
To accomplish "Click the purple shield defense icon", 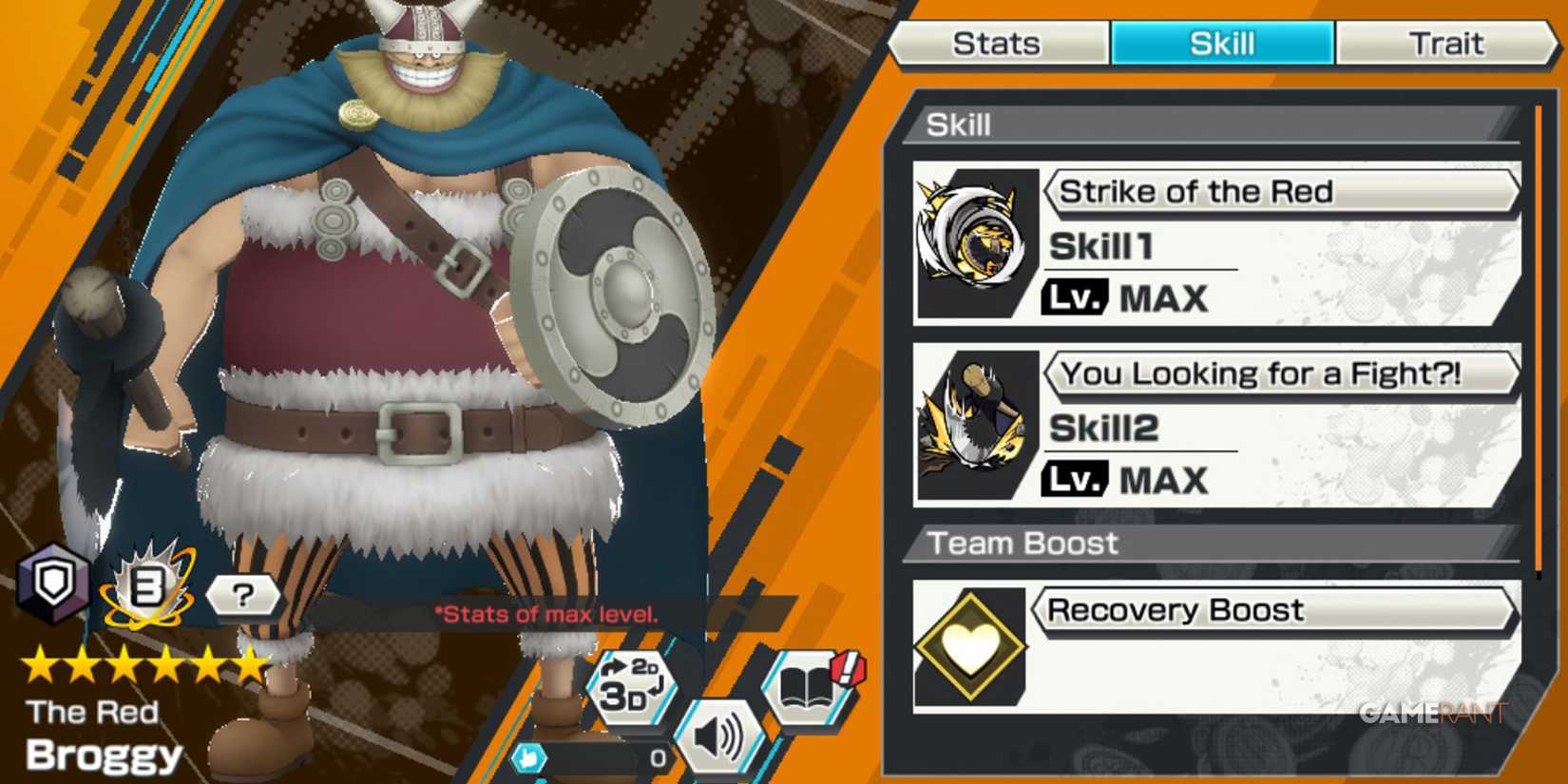I will [x=52, y=589].
